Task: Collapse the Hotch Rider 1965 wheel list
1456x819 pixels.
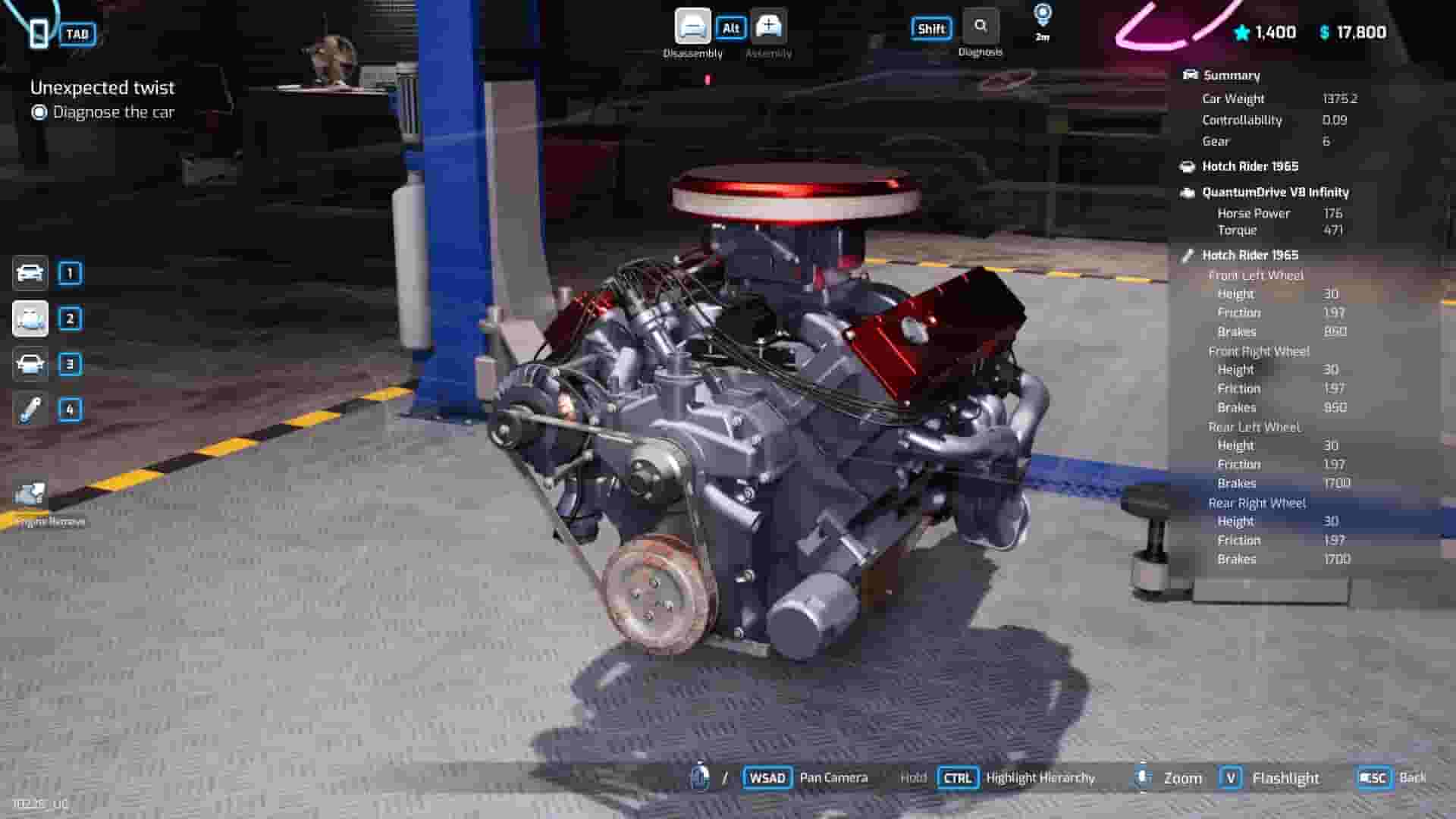Action: [1250, 255]
